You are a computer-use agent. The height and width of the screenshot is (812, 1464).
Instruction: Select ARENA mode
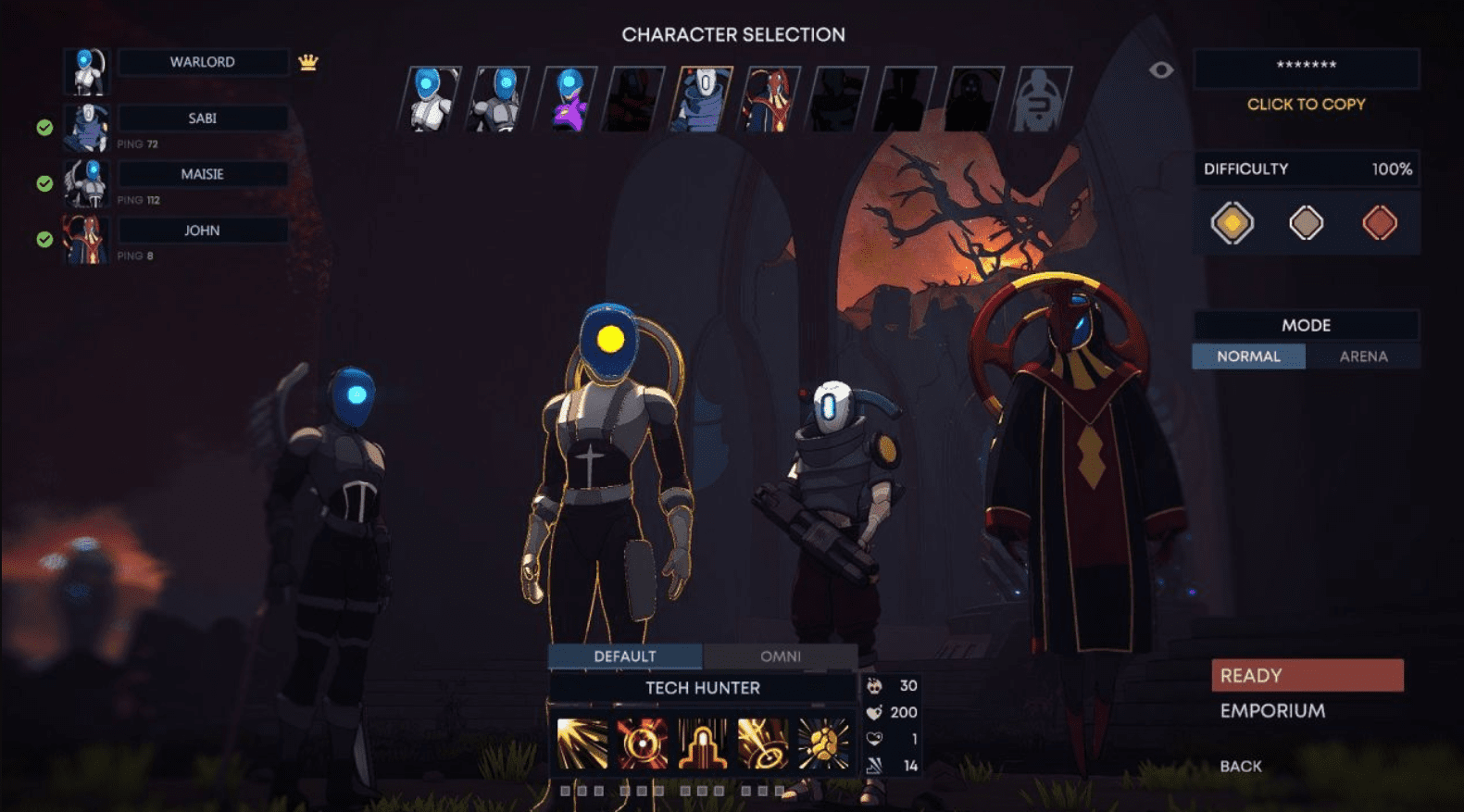pyautogui.click(x=1364, y=356)
